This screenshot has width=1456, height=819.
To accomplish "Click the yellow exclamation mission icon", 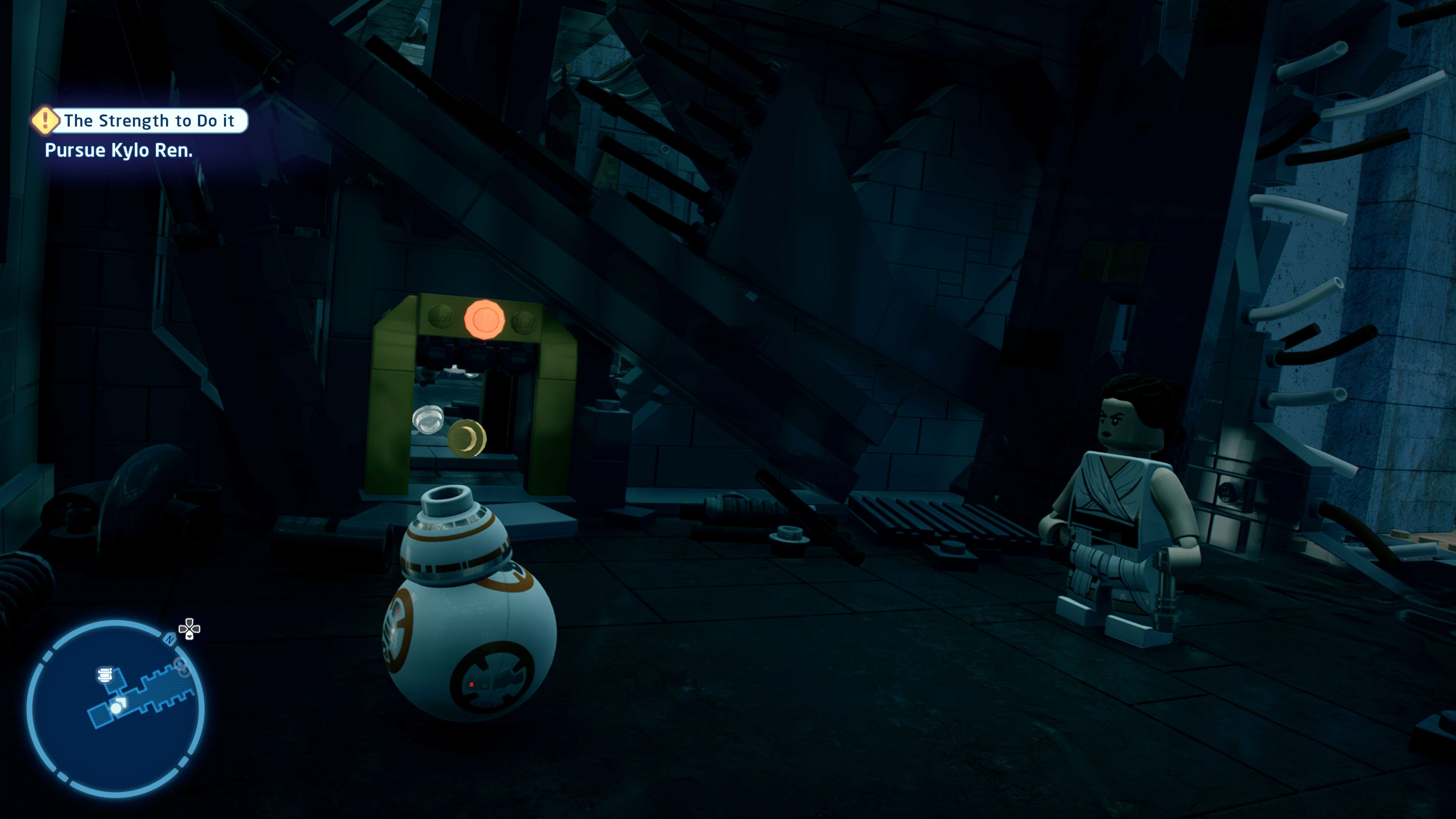I will (x=45, y=121).
